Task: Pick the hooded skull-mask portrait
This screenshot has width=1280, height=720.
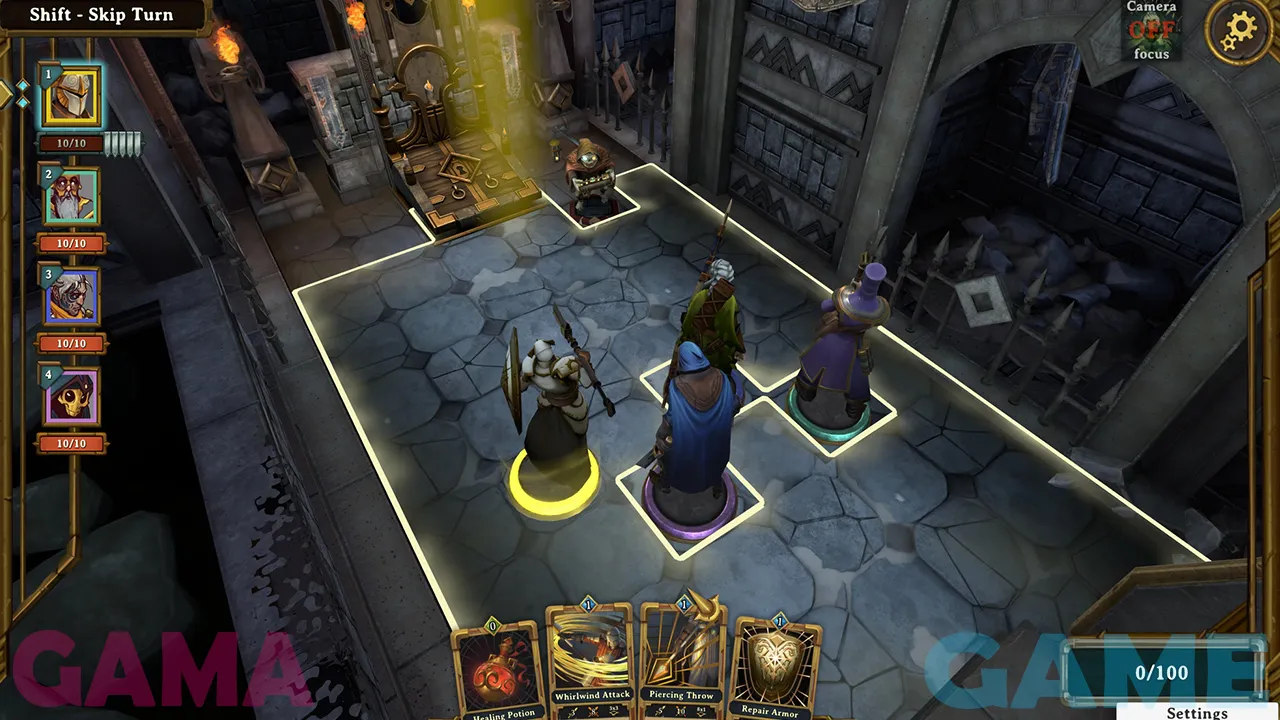Action: [x=70, y=396]
